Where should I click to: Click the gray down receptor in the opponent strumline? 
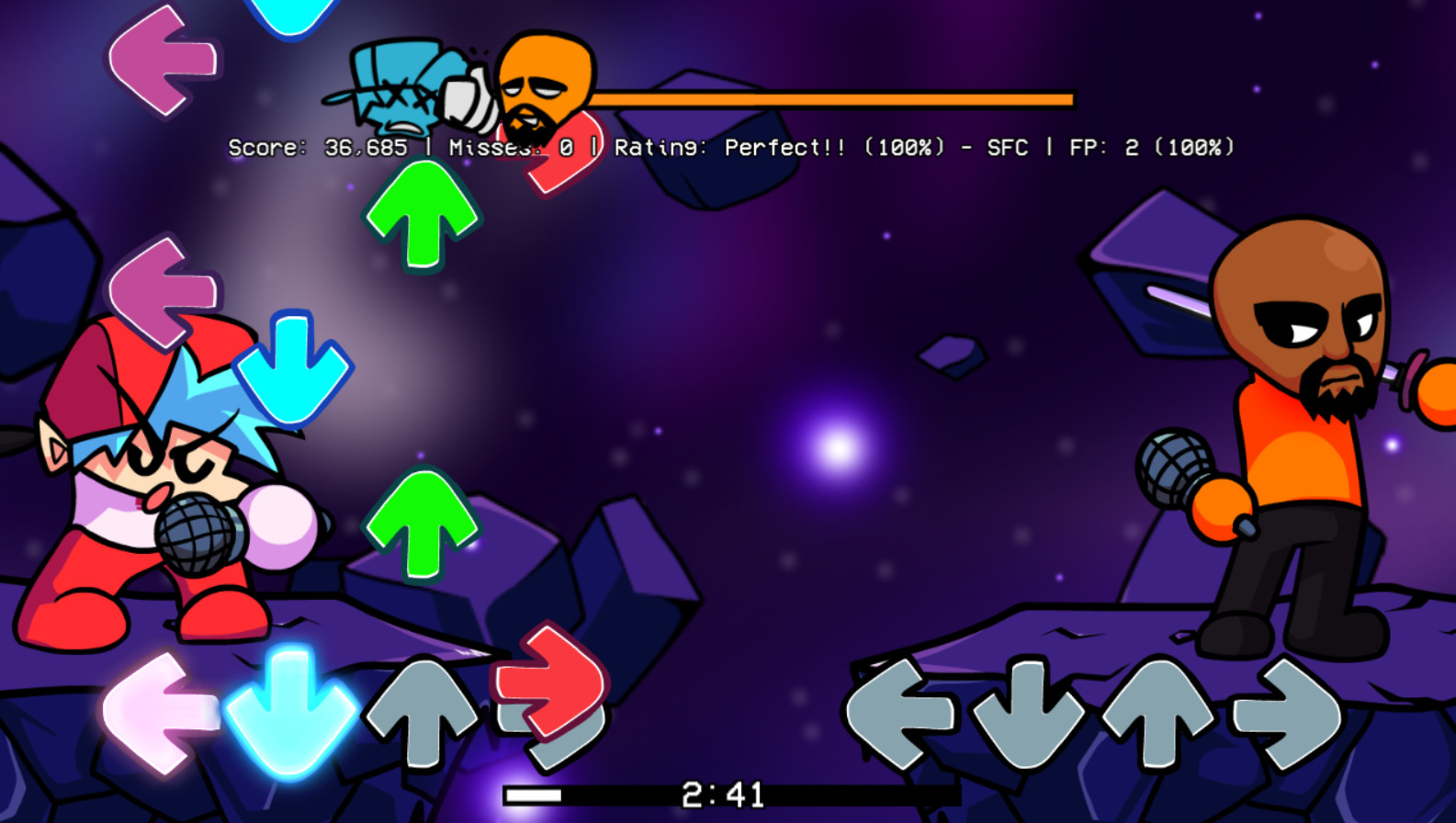tap(1029, 712)
